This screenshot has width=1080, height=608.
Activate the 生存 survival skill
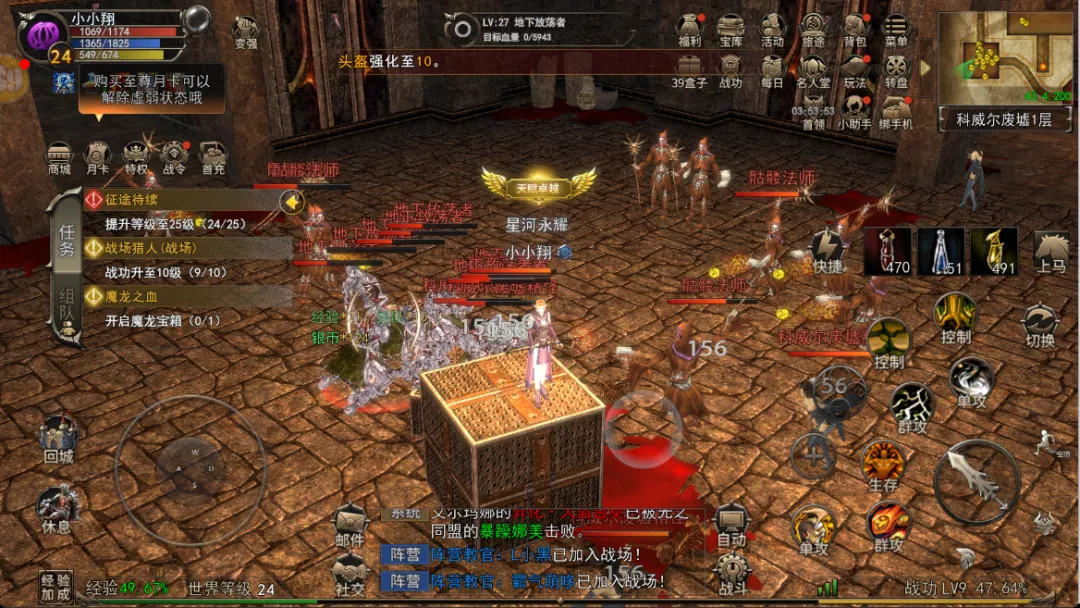click(x=883, y=466)
